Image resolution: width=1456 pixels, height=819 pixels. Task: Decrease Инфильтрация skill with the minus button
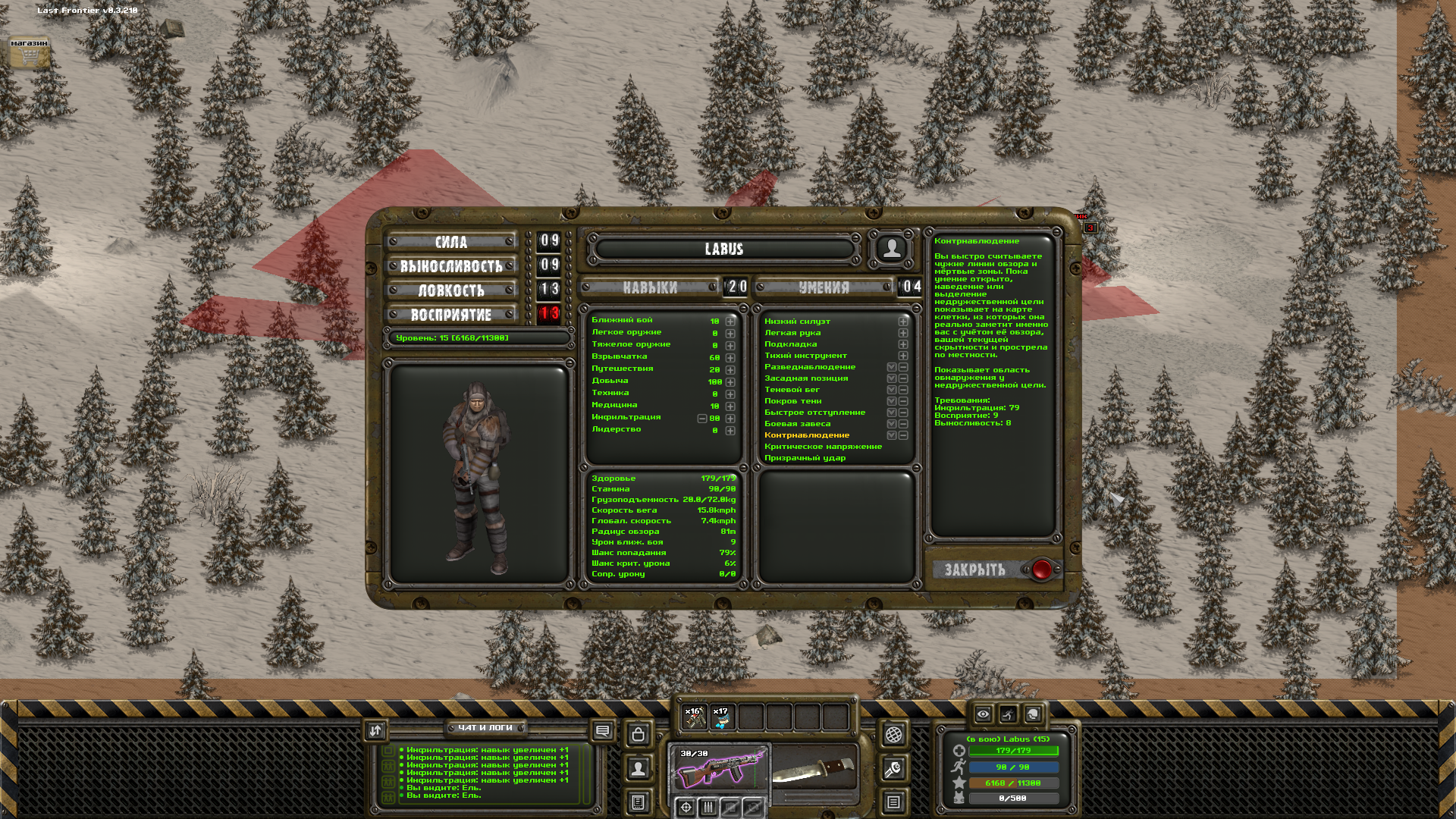click(x=702, y=419)
